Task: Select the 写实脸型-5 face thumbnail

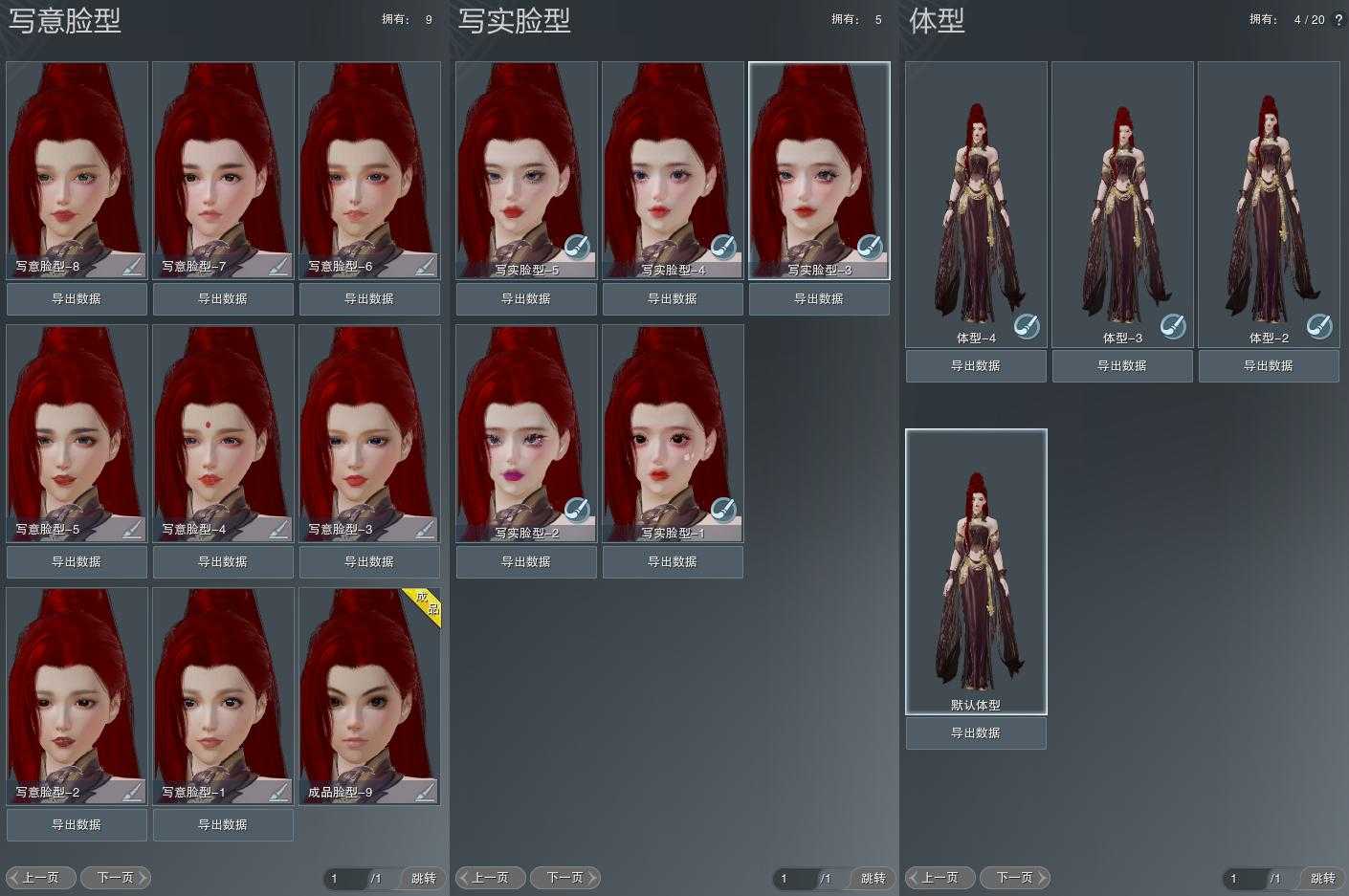Action: 526,163
